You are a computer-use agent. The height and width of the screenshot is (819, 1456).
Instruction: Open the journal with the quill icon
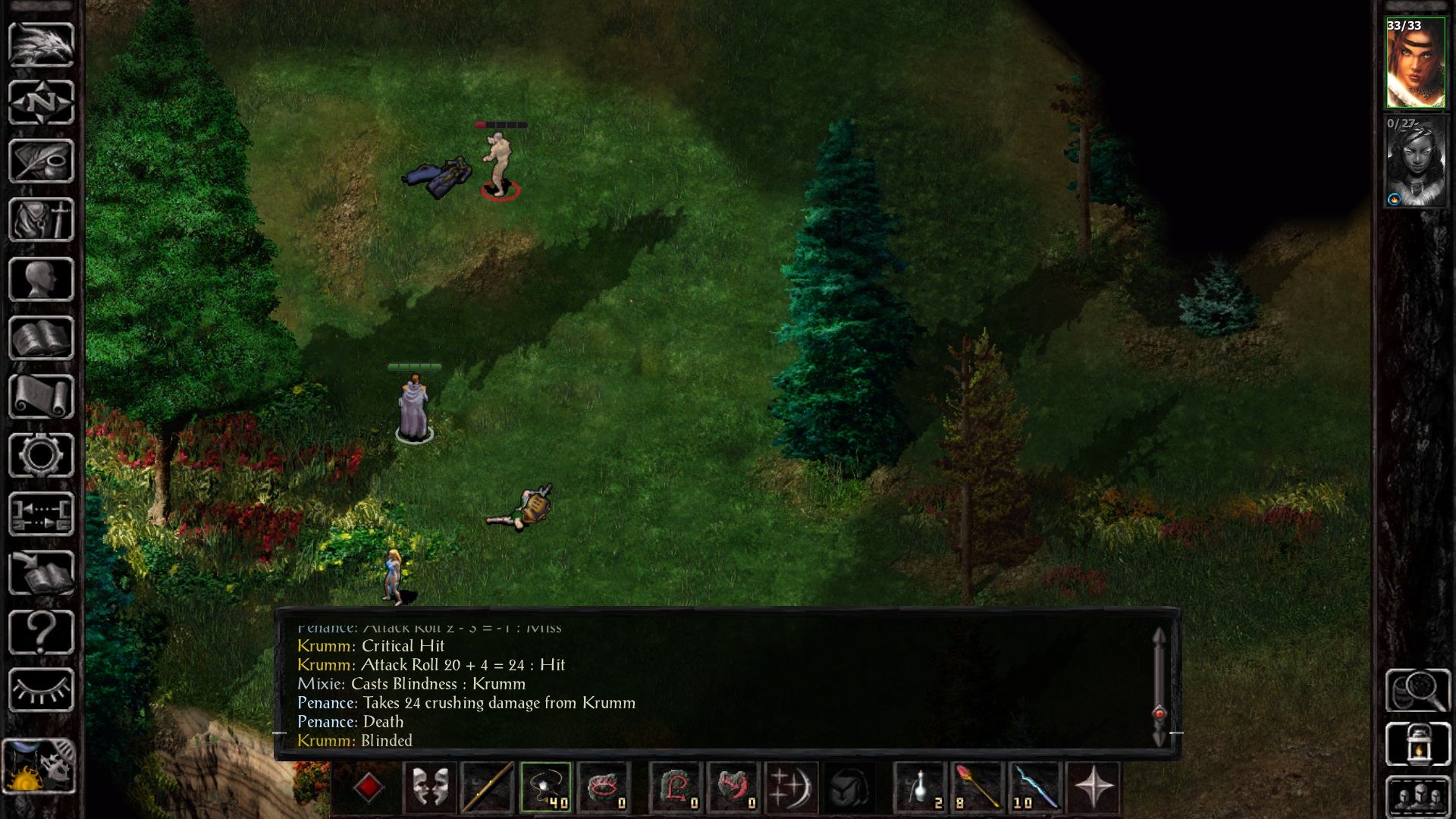pyautogui.click(x=41, y=161)
